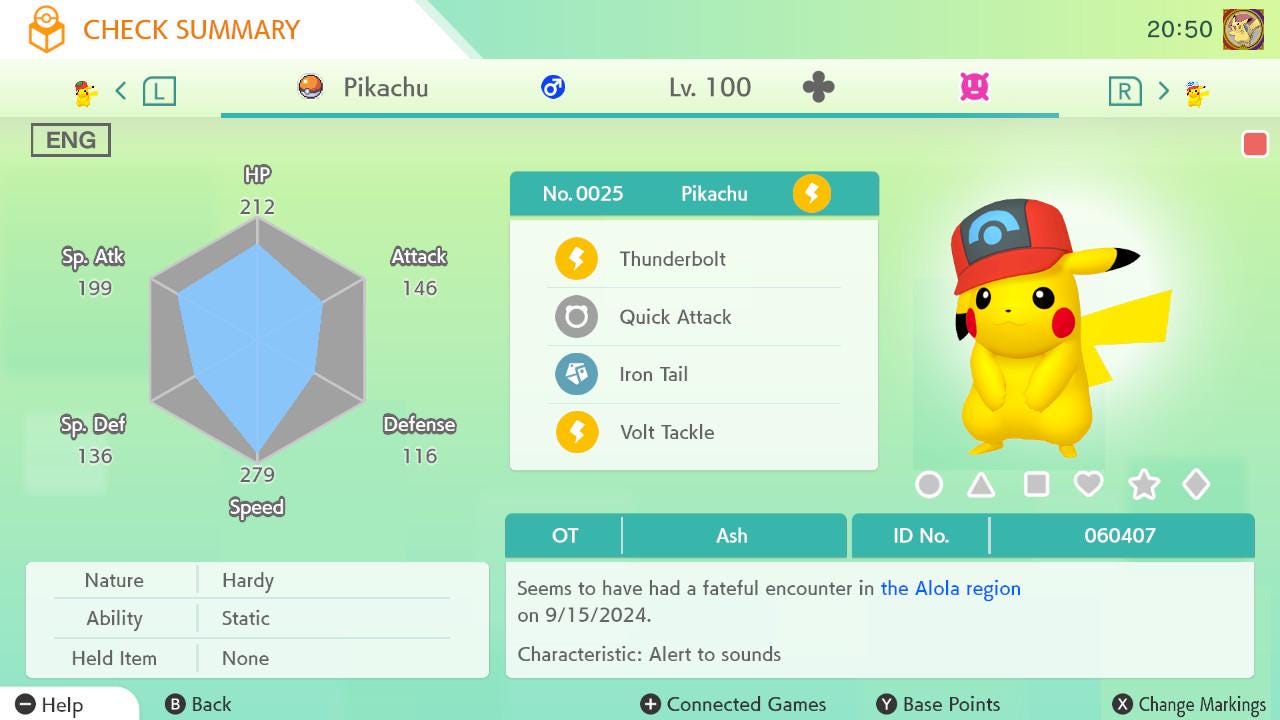Go Back from the summary
1280x720 pixels.
click(199, 705)
